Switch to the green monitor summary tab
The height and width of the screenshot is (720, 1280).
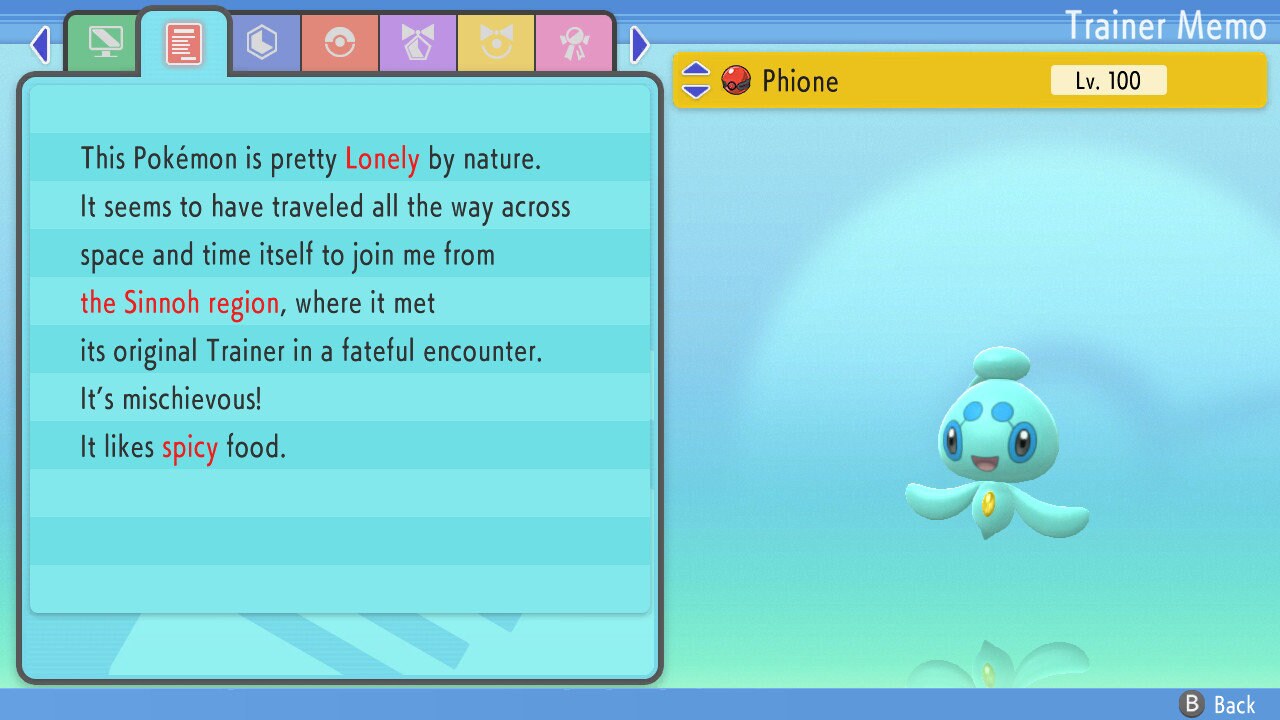click(105, 44)
